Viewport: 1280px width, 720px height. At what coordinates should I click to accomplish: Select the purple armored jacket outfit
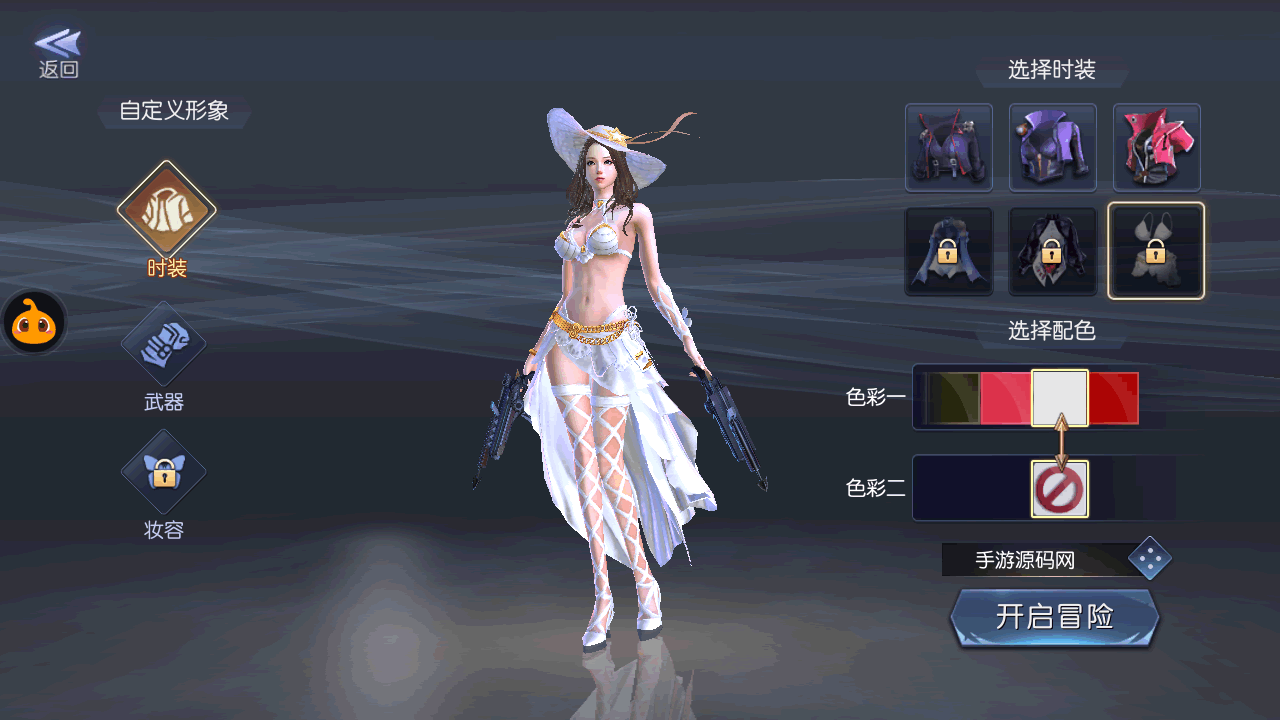click(x=1052, y=148)
